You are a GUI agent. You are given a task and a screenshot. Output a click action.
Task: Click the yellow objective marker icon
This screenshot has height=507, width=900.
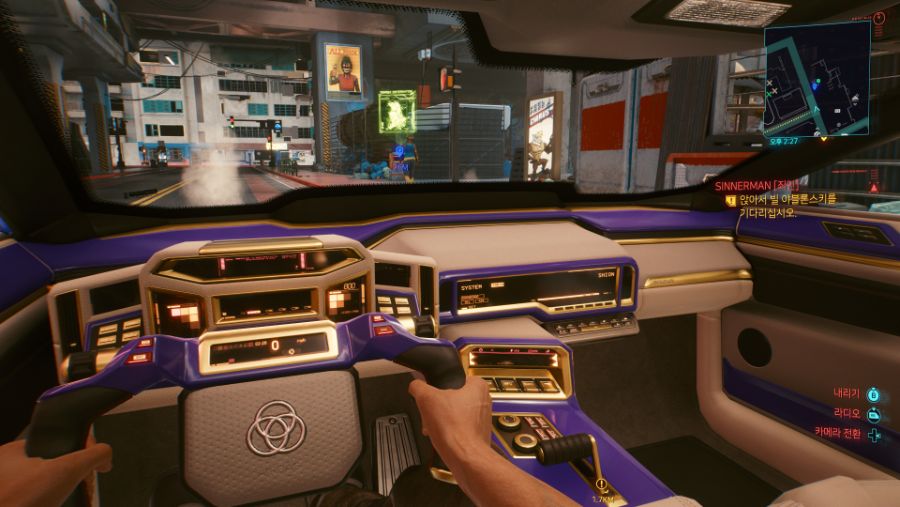point(731,200)
